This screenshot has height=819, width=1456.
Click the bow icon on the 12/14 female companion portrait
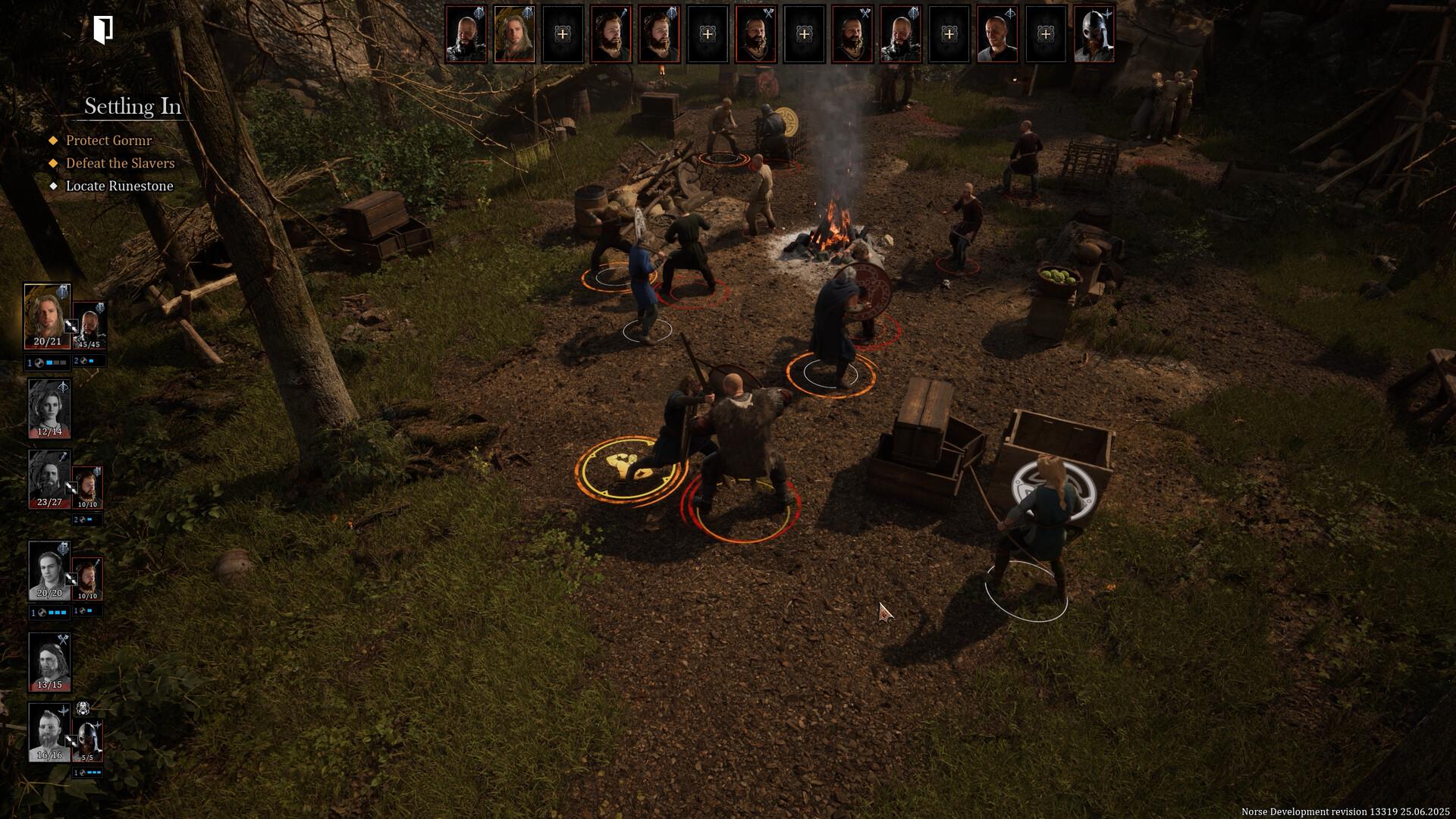coord(63,386)
